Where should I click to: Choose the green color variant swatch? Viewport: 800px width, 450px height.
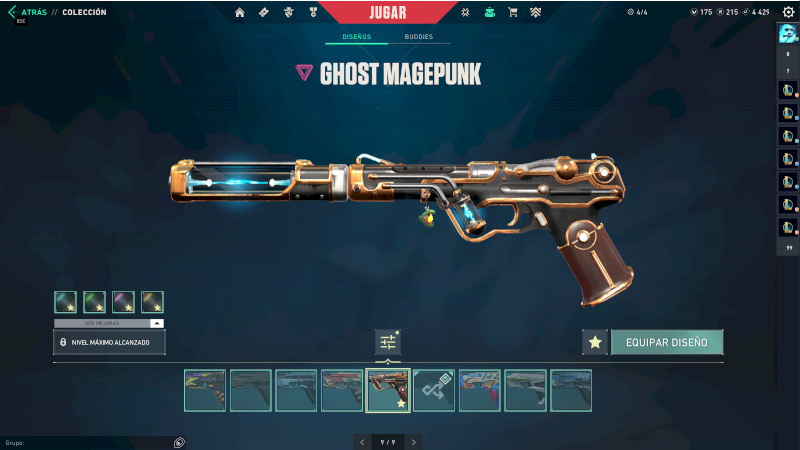coord(95,302)
